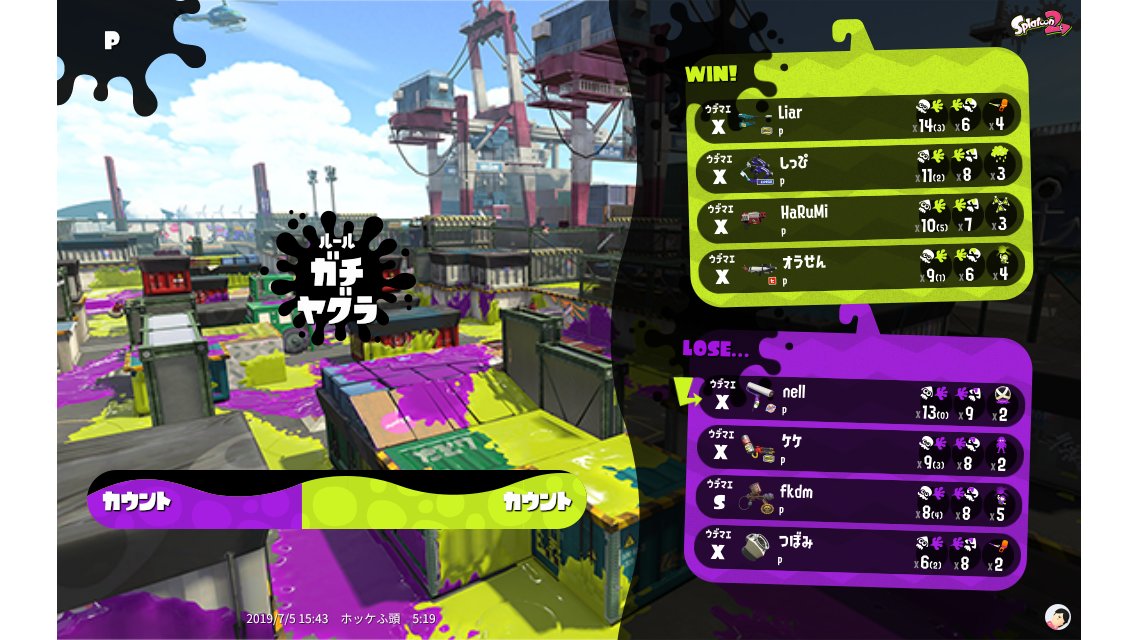The height and width of the screenshot is (640, 1138).
Task: Choose the fkdm player row
Action: coord(860,501)
